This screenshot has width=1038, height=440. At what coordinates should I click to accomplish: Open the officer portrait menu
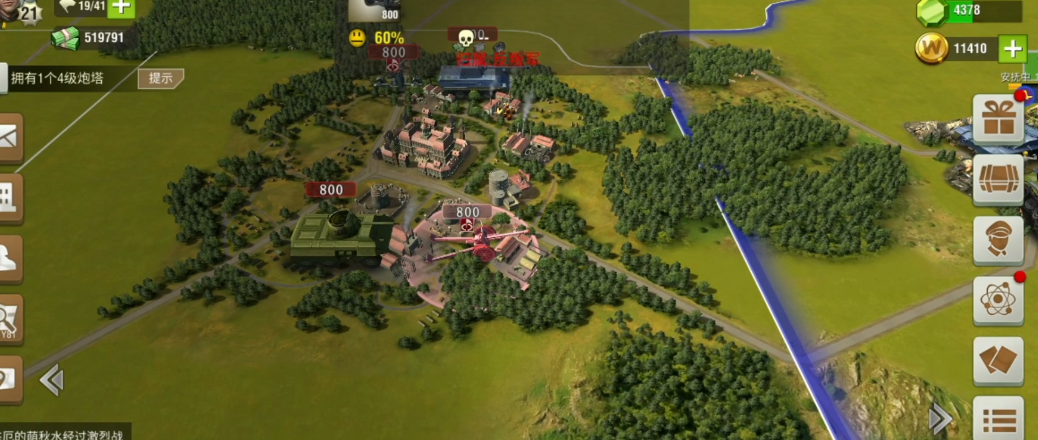point(998,241)
